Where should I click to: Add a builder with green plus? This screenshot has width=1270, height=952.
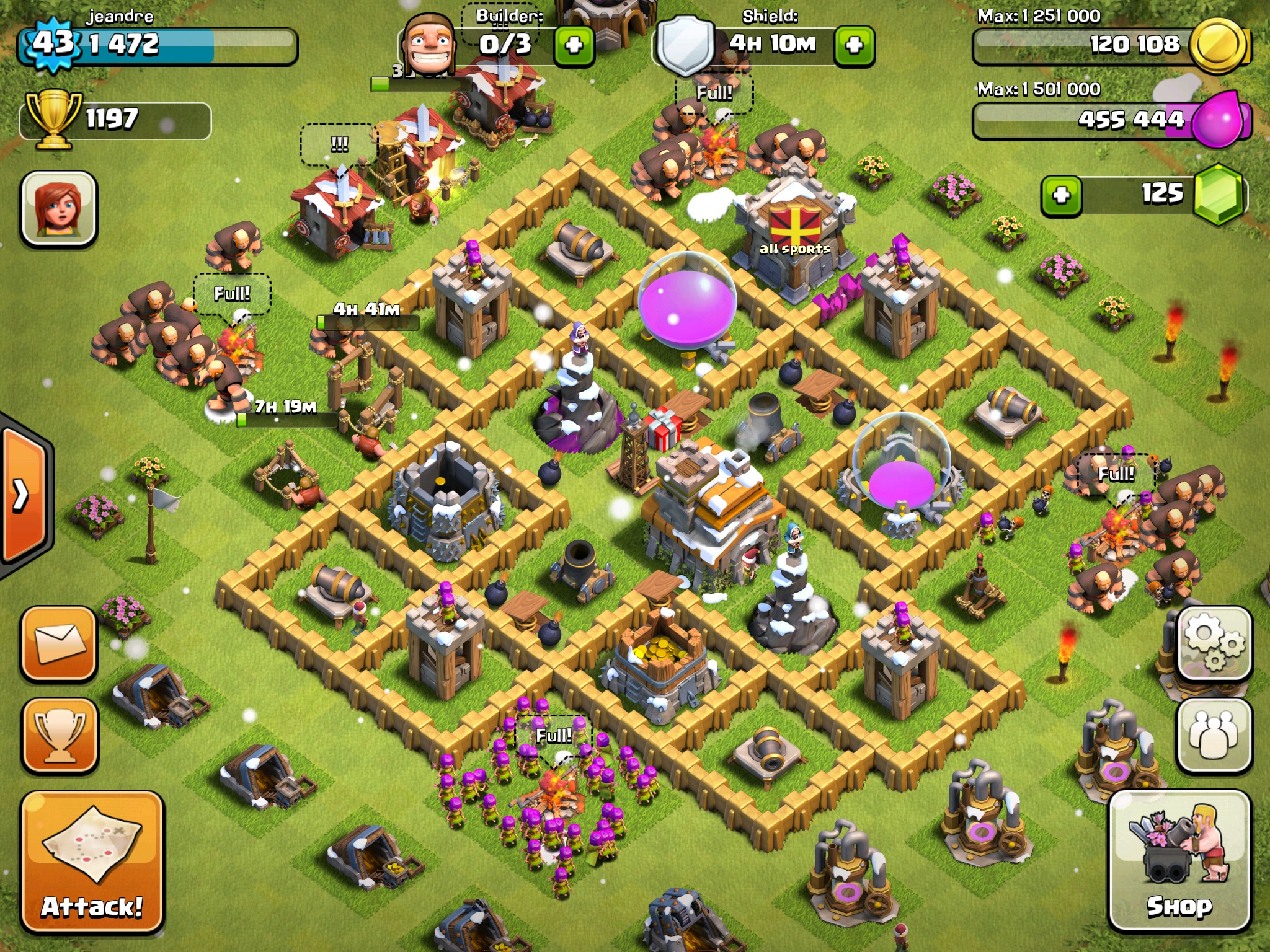(574, 45)
